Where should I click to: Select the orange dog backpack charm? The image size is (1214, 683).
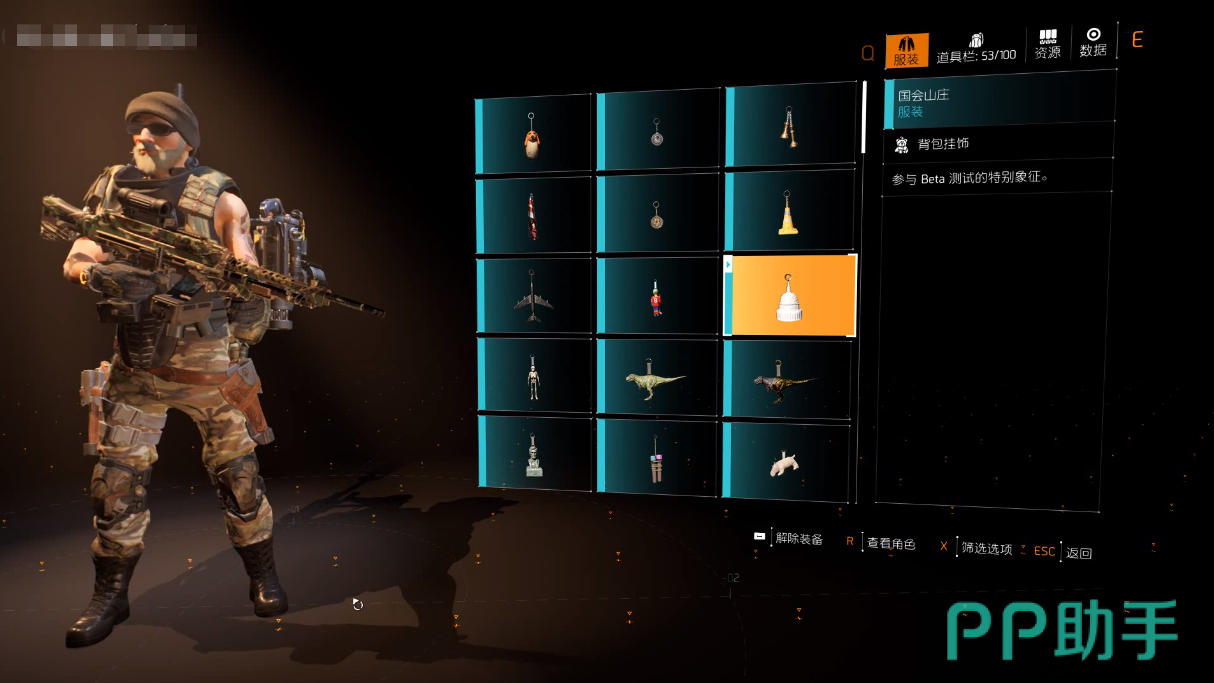(534, 136)
